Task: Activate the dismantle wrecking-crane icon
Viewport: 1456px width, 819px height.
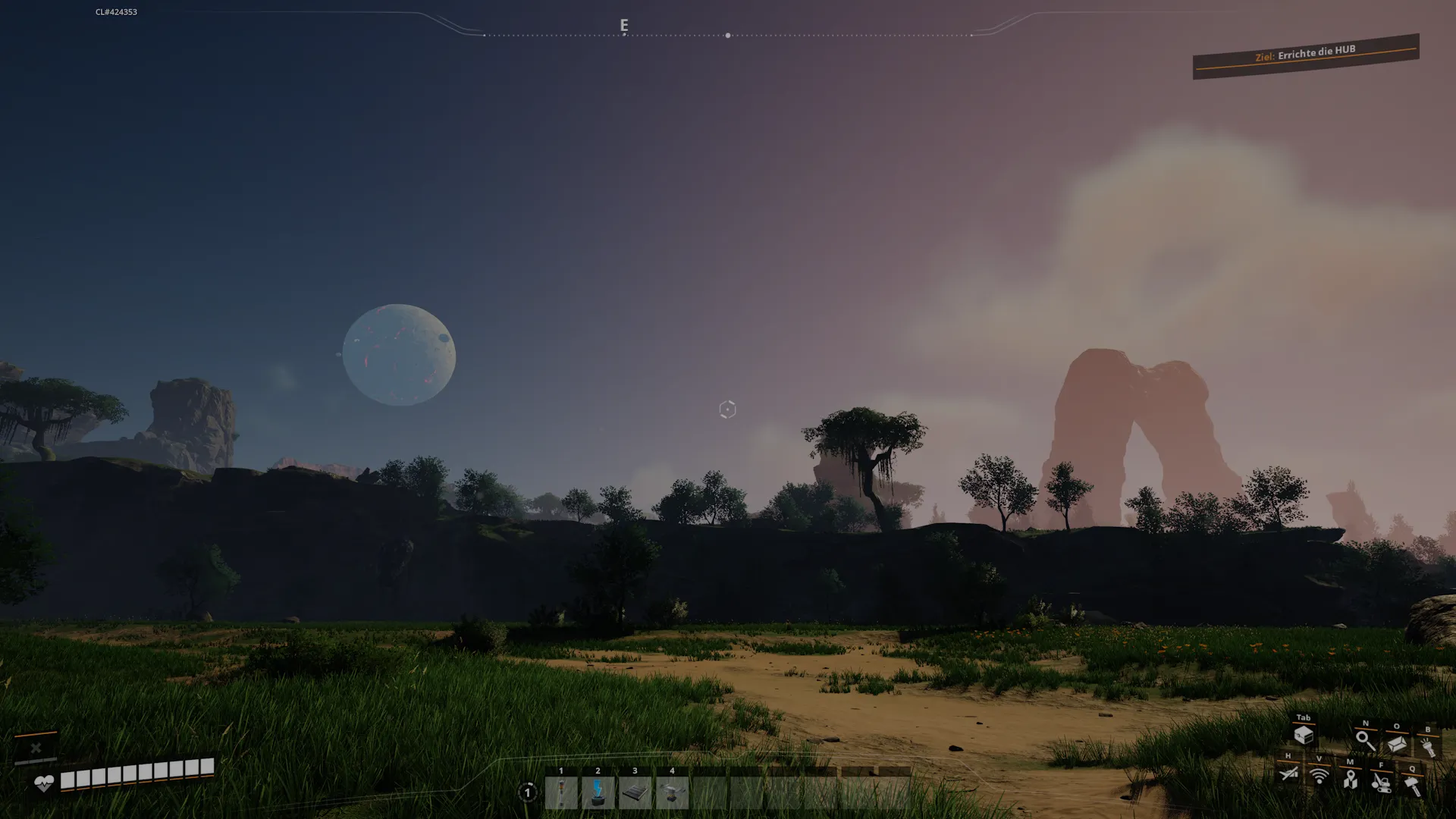Action: click(1381, 782)
